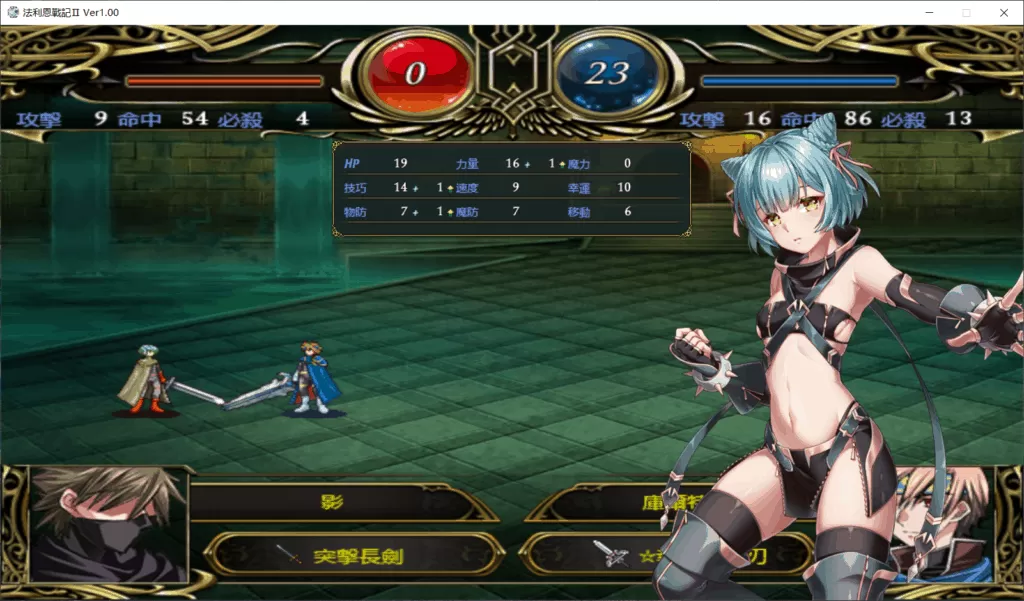Screen dimensions: 1024x601
Task: Close the game window
Action: [1003, 12]
